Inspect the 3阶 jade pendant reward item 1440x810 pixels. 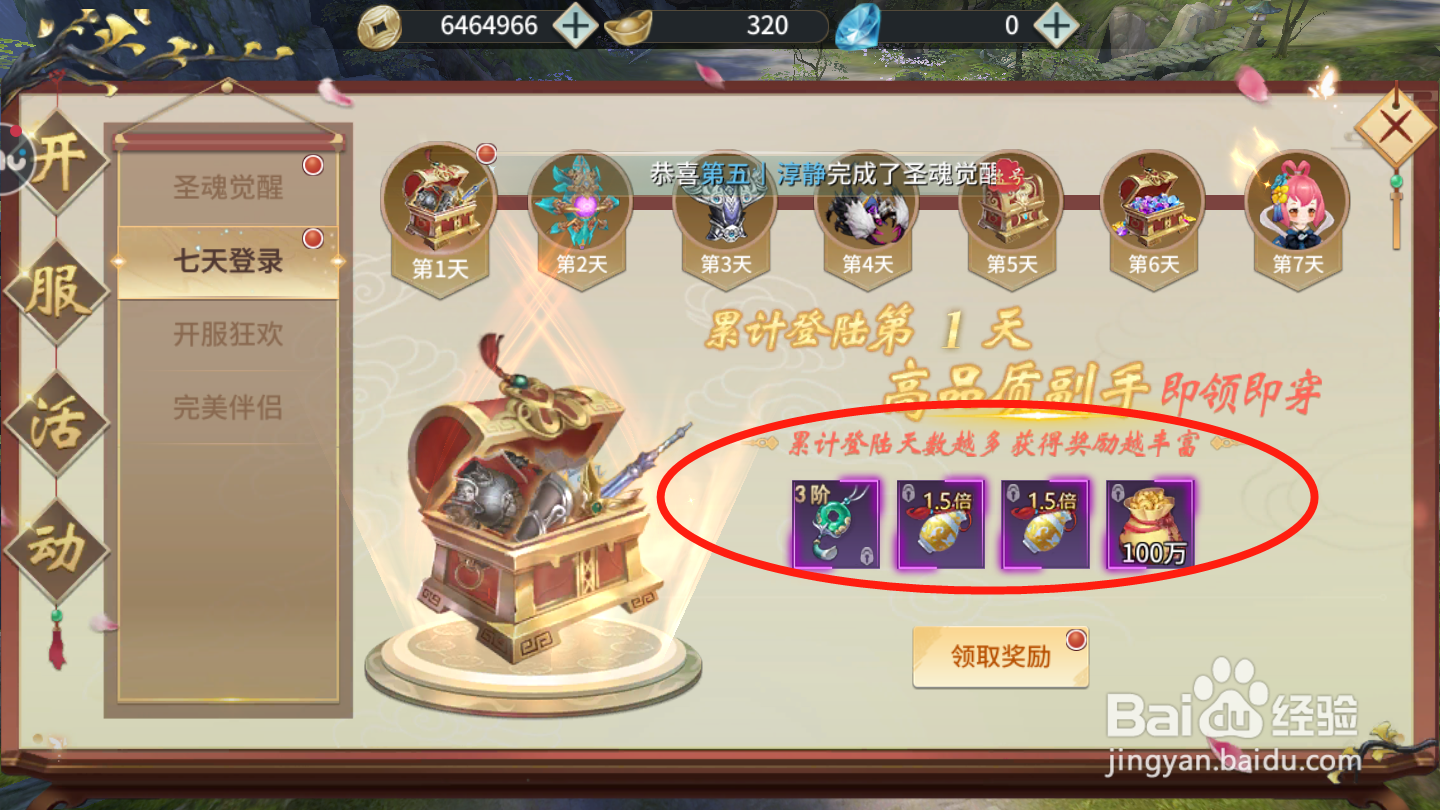click(835, 525)
